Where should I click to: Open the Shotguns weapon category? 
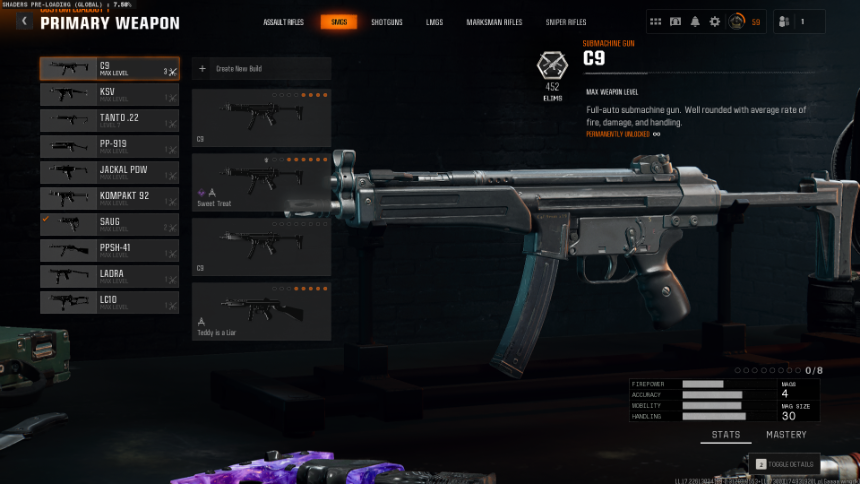386,22
